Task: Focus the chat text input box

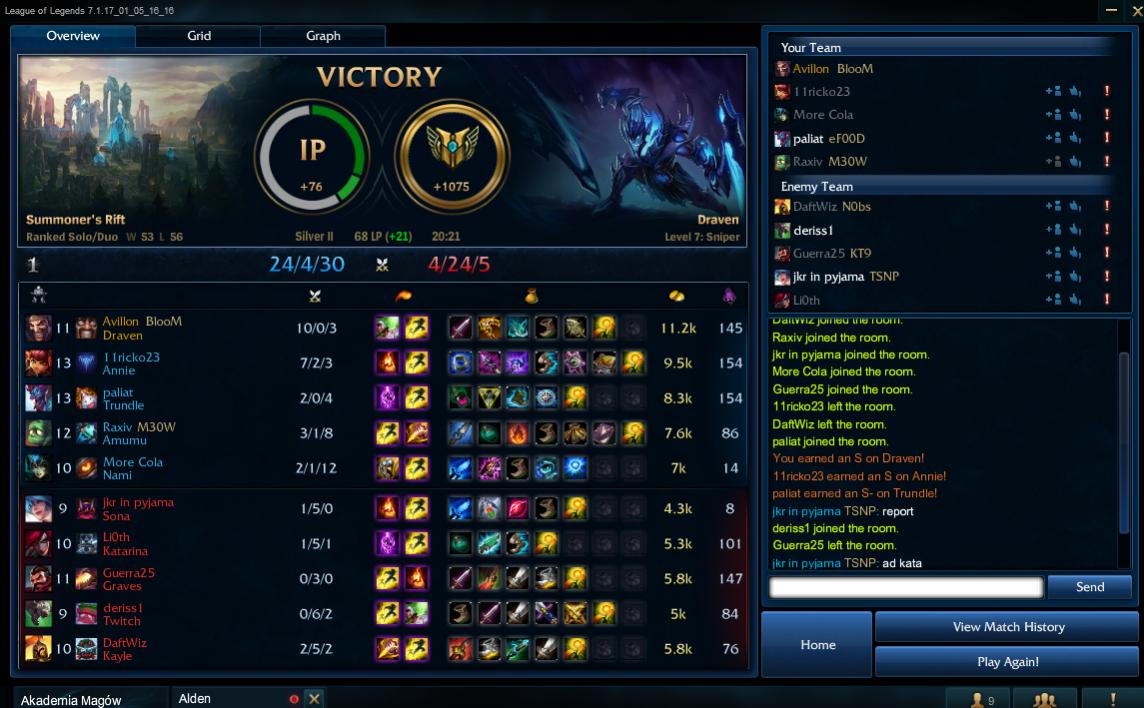Action: tap(906, 588)
